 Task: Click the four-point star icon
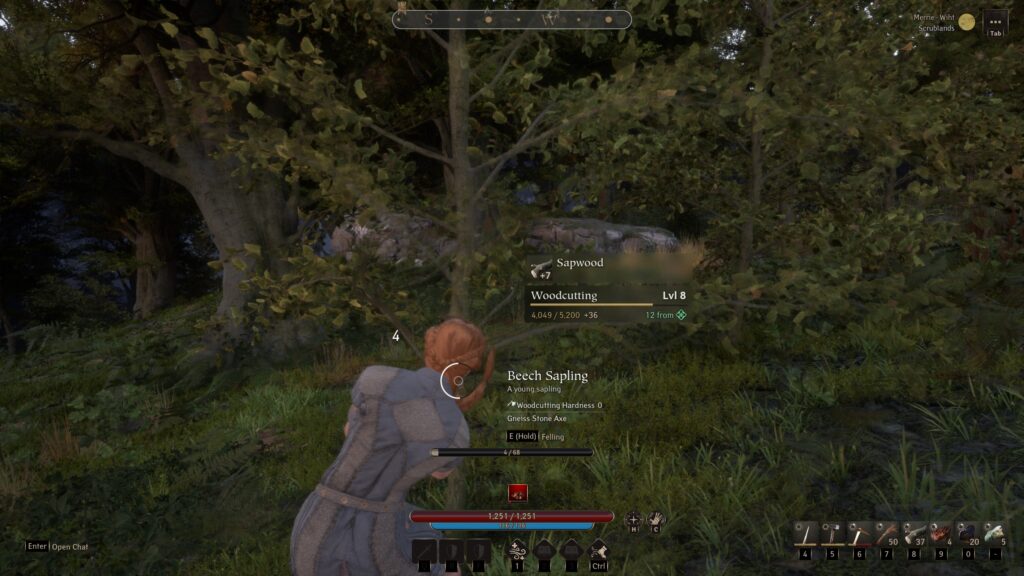[x=633, y=519]
